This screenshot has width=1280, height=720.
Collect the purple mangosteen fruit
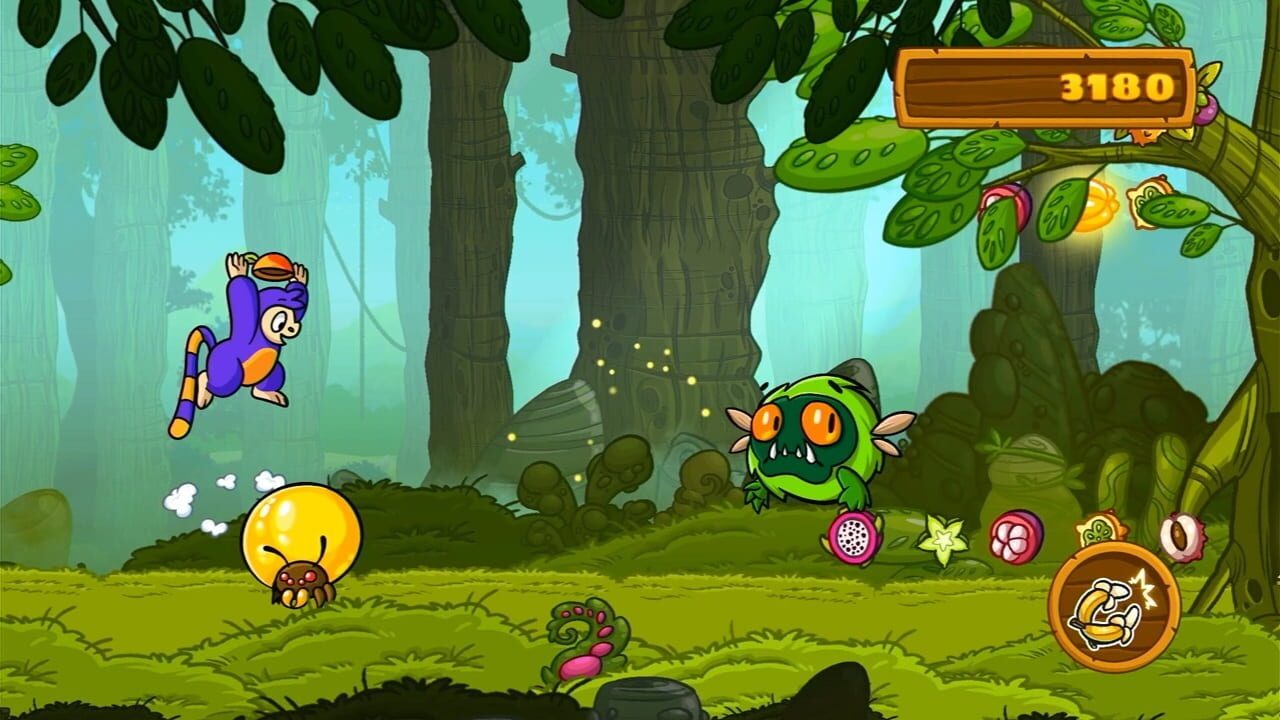click(1016, 537)
